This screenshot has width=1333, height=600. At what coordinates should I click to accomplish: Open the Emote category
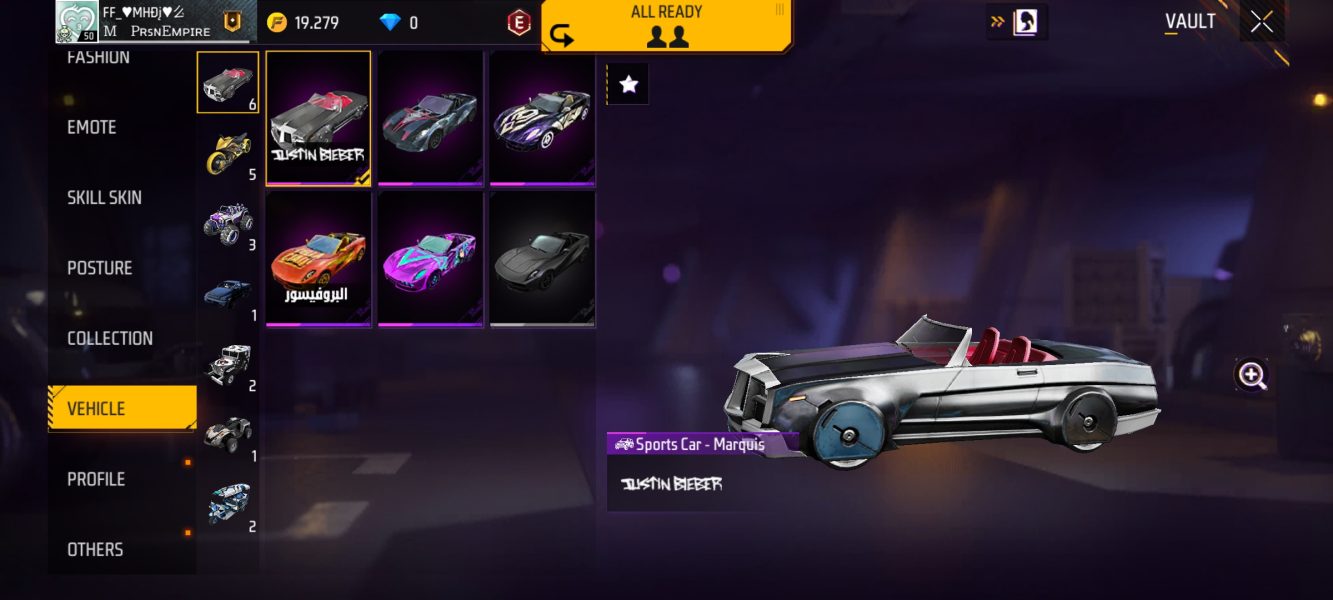pyautogui.click(x=92, y=128)
